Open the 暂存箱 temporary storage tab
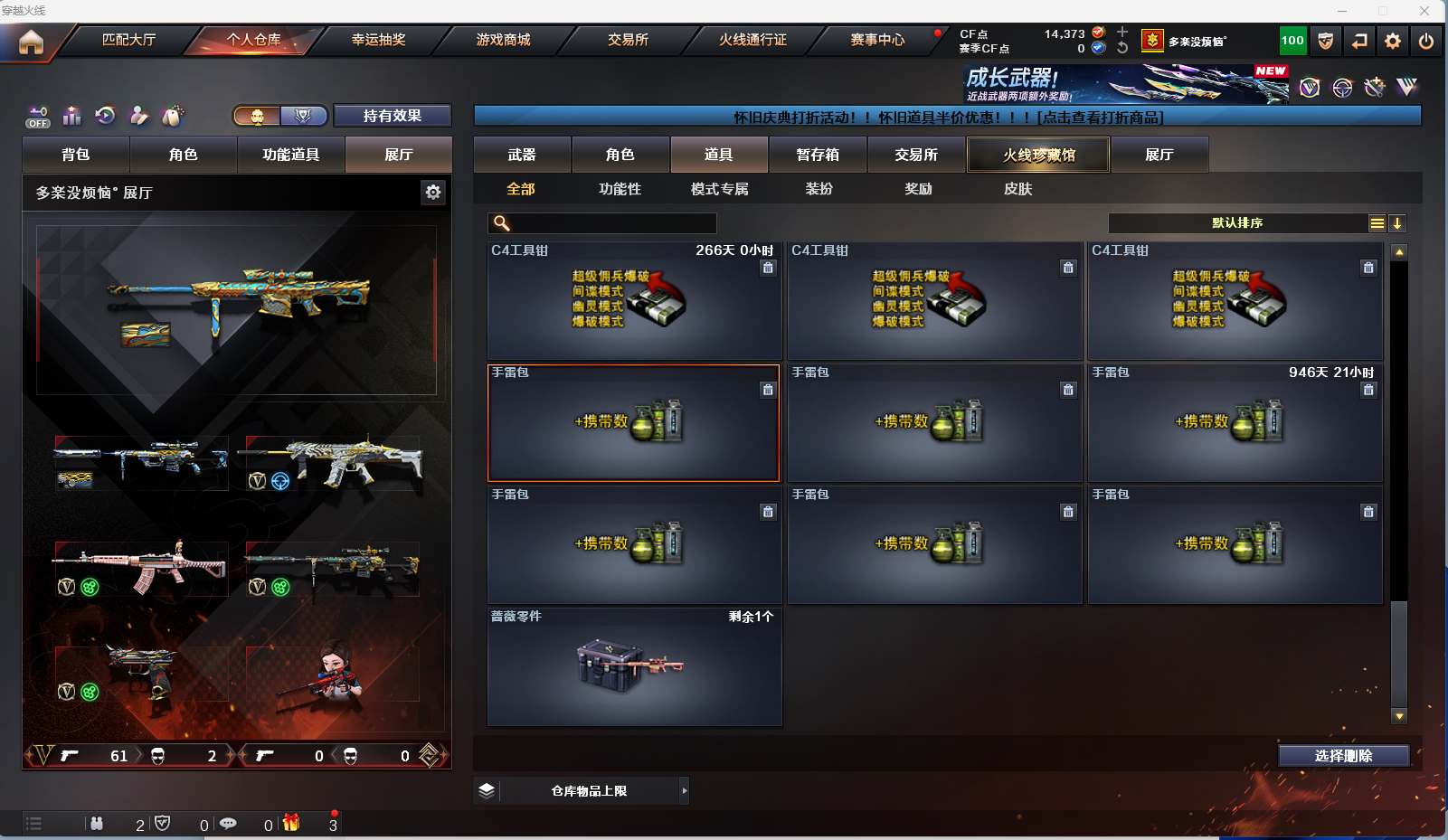 click(818, 155)
